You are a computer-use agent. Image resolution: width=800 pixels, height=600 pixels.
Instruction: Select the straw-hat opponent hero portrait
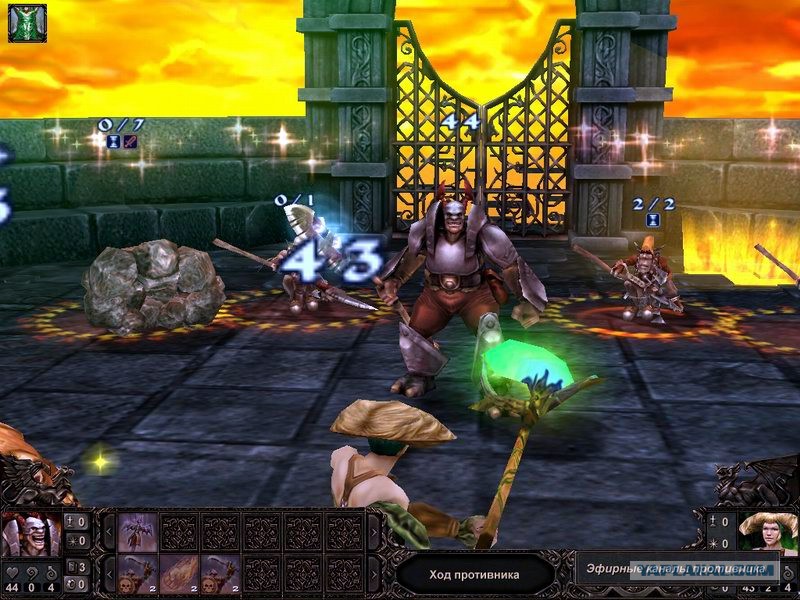pyautogui.click(x=768, y=532)
